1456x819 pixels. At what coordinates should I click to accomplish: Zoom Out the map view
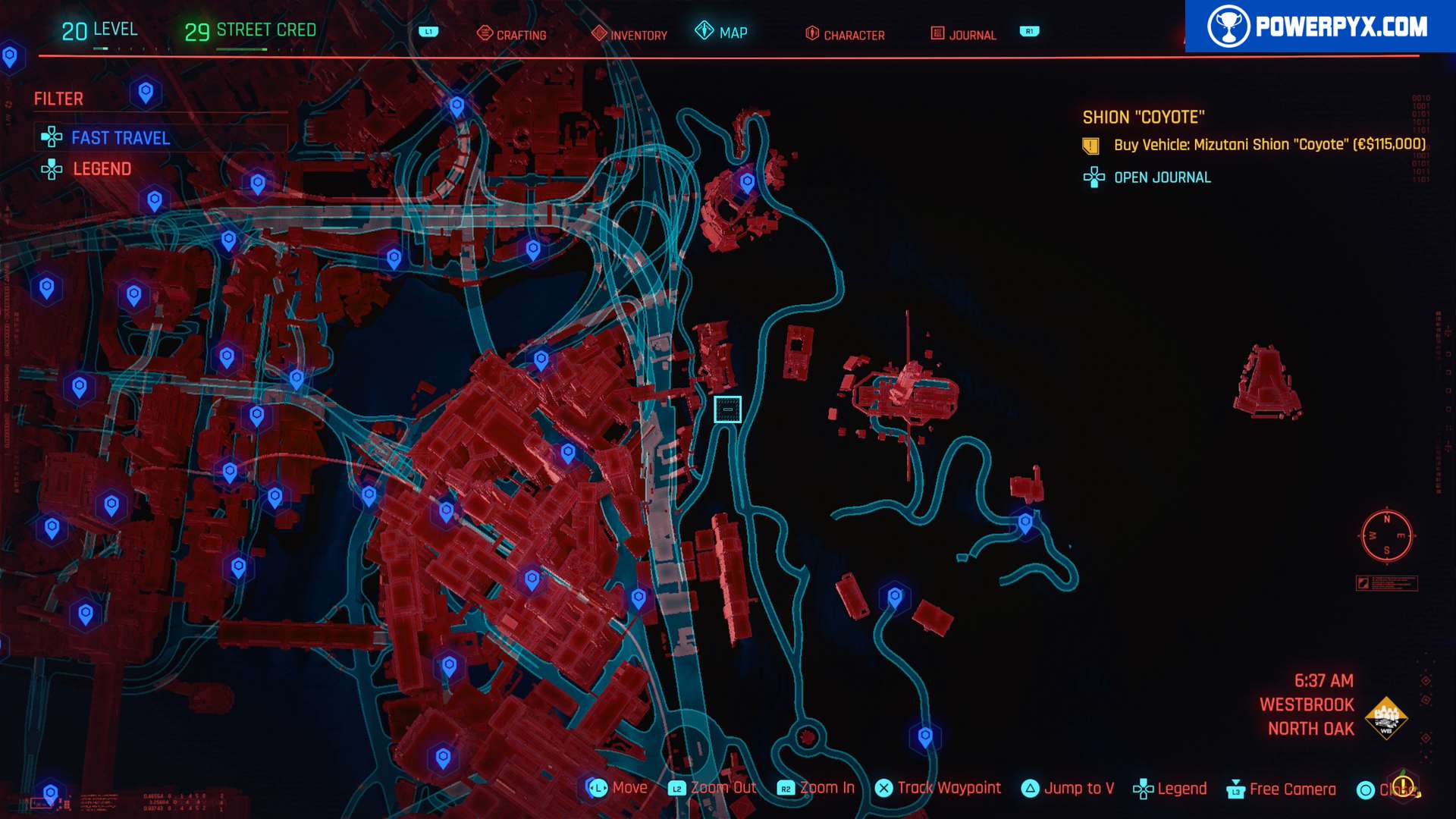coord(712,789)
